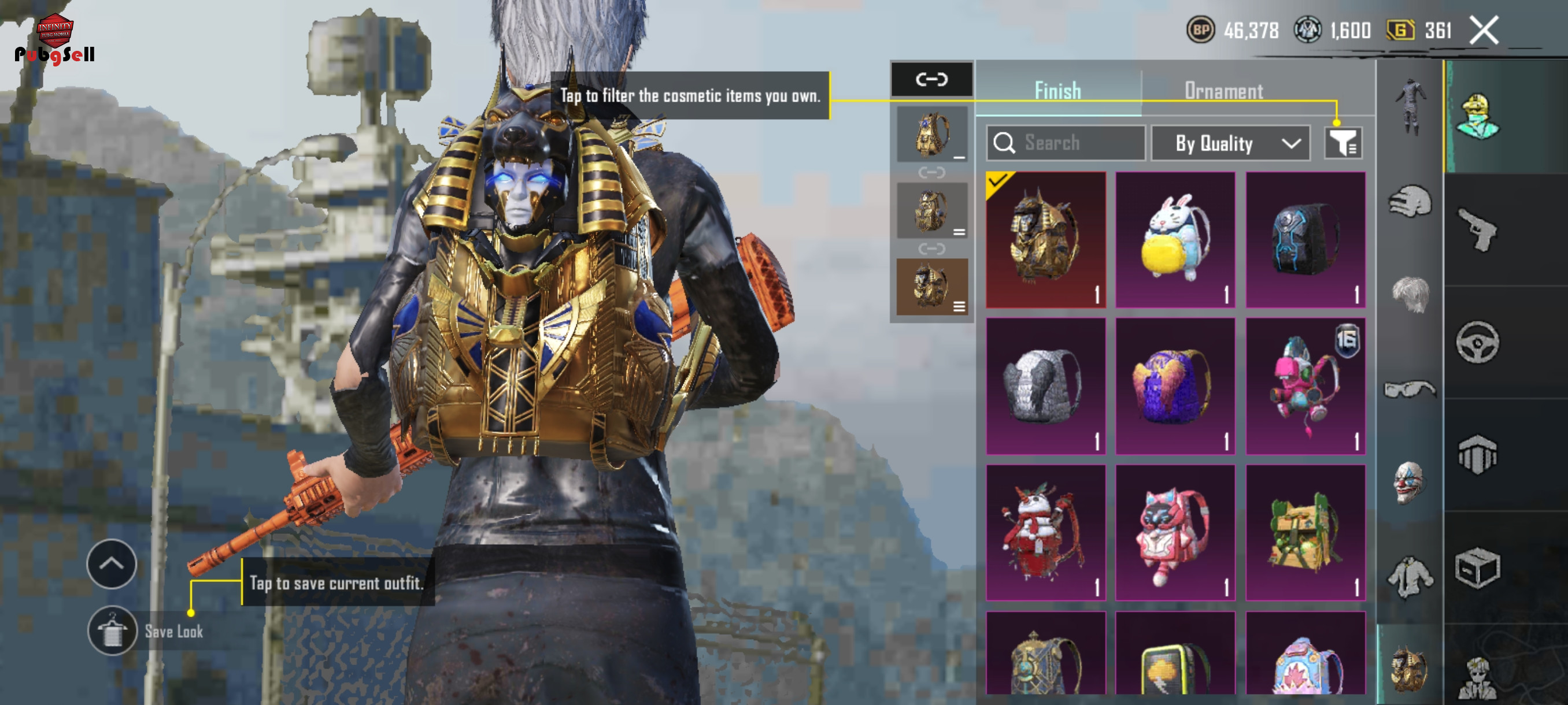Select the clown mask equipment category
The image size is (1568, 705).
click(1409, 483)
